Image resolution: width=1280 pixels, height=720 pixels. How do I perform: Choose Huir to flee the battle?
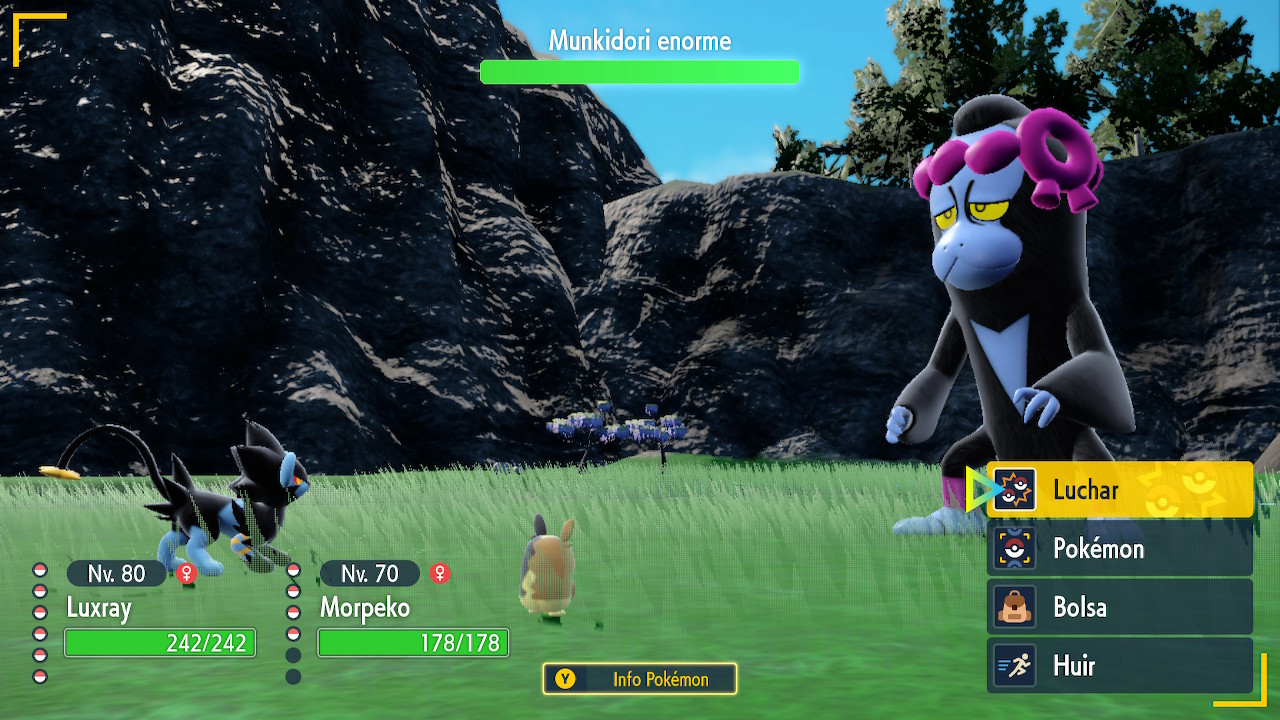(1119, 666)
